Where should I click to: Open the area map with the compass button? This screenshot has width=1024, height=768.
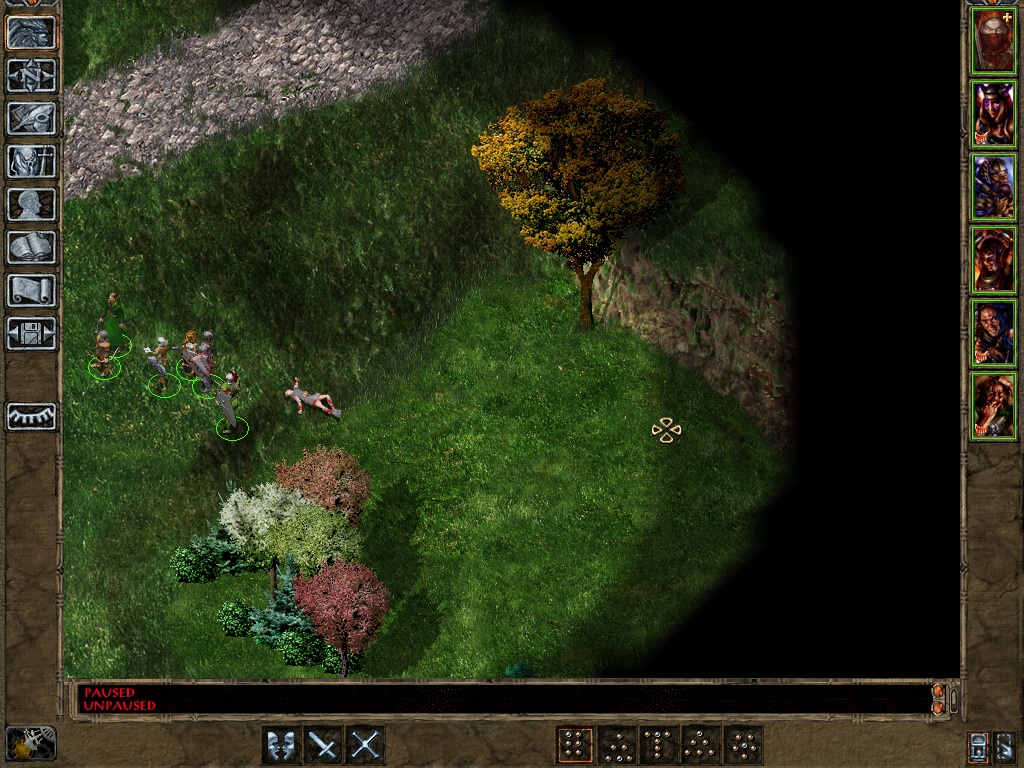(32, 75)
